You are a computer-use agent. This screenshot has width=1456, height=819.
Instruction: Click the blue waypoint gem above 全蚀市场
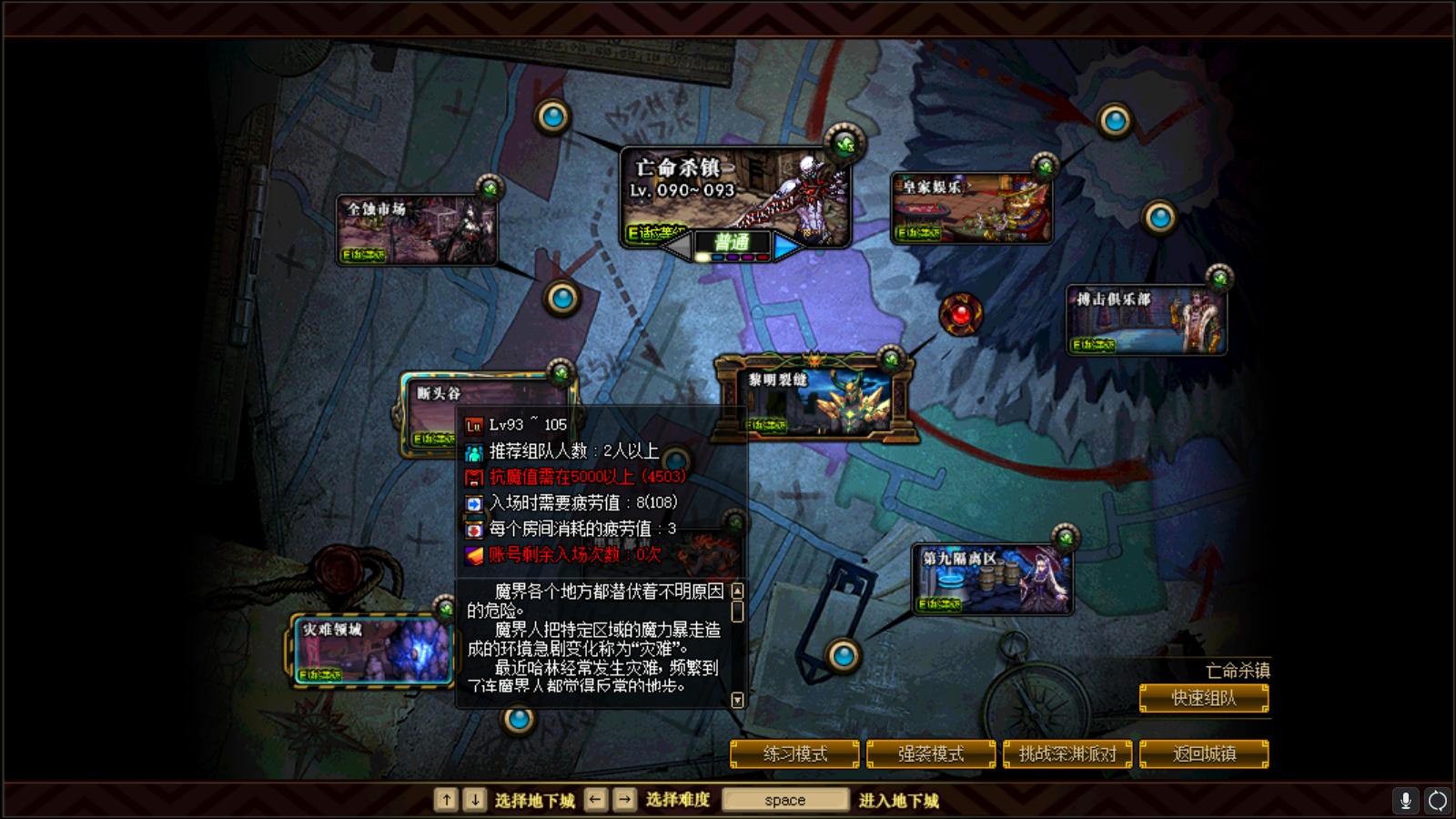pyautogui.click(x=551, y=116)
